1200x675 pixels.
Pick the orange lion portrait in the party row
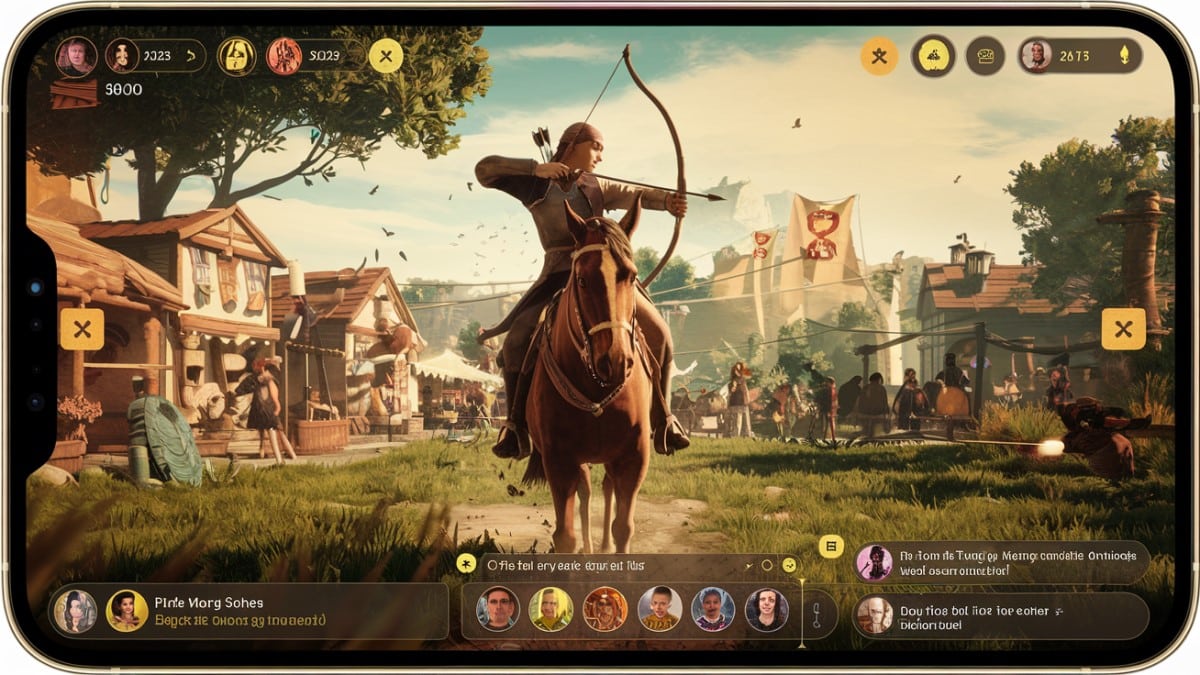tap(604, 609)
